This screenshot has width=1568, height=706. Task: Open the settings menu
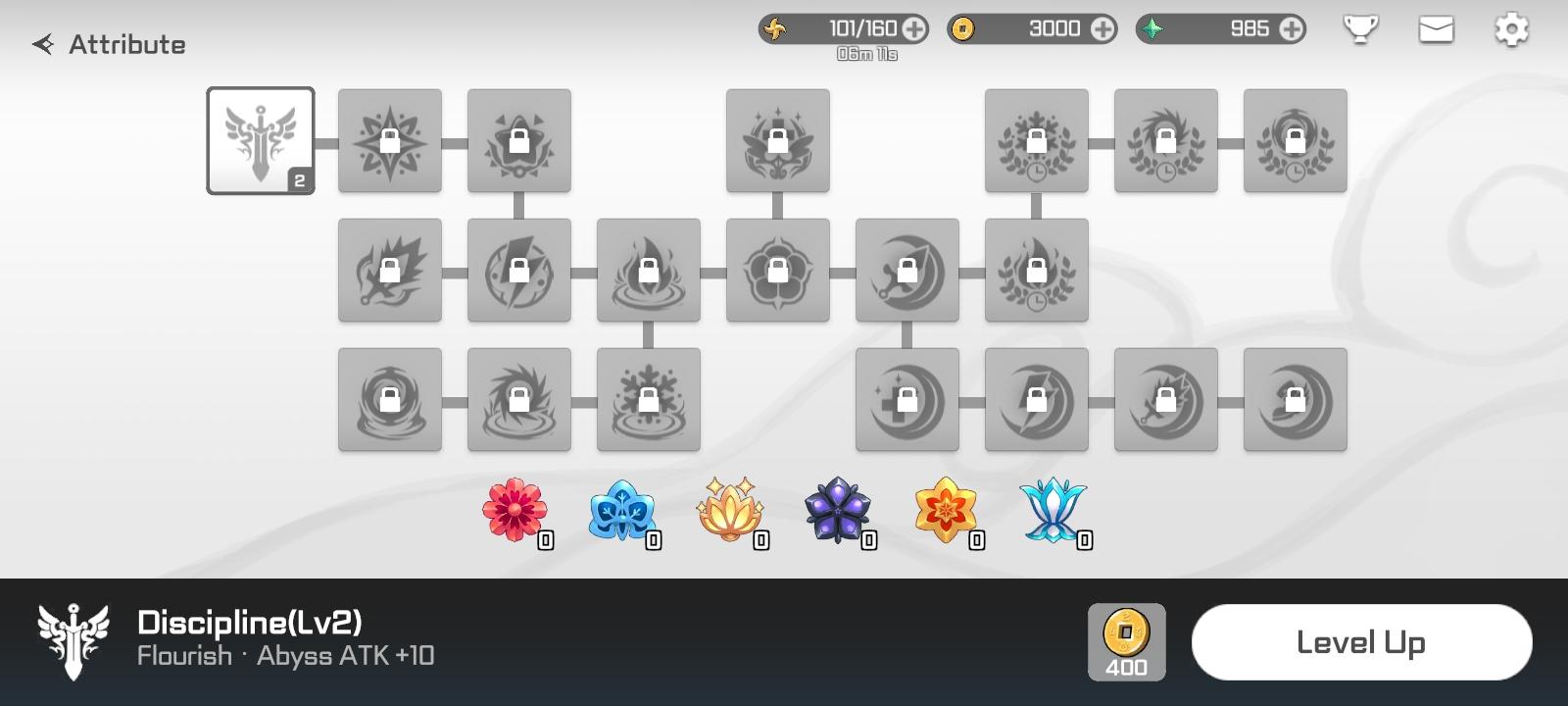[1510, 29]
